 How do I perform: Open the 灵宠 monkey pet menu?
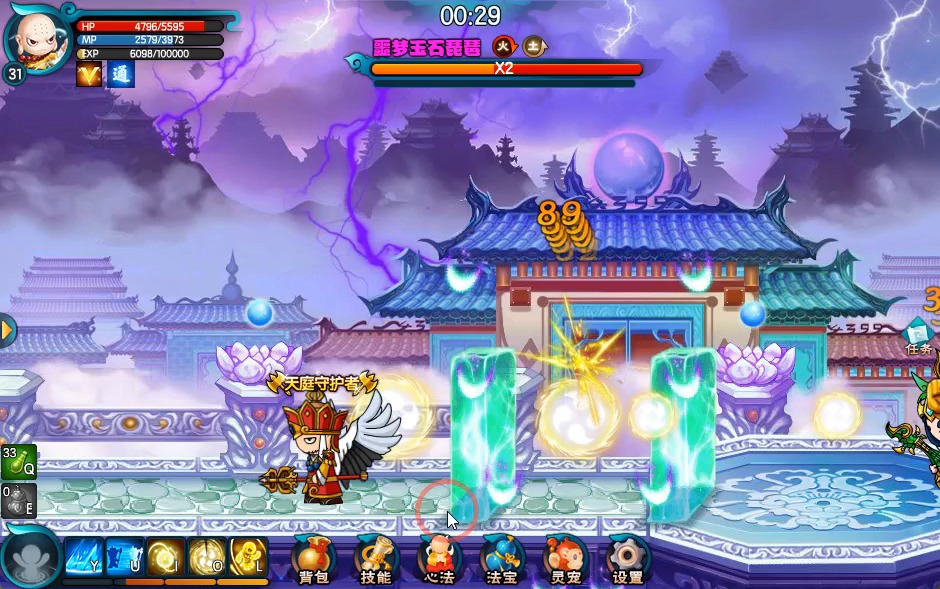pos(564,558)
